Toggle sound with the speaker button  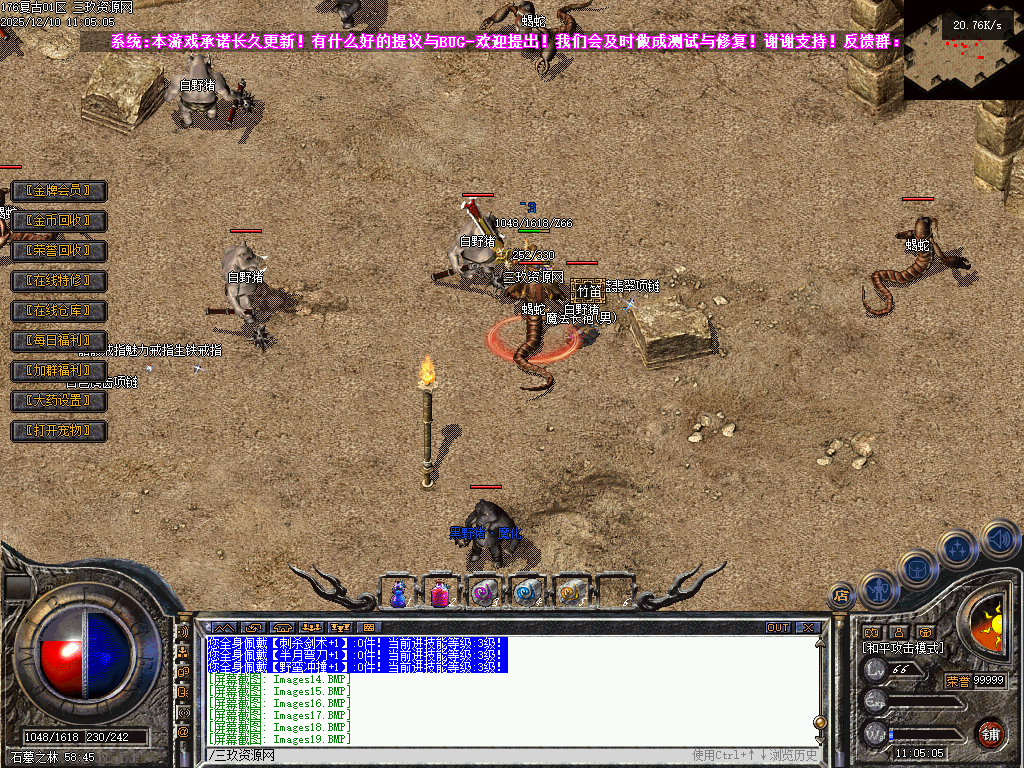(999, 538)
